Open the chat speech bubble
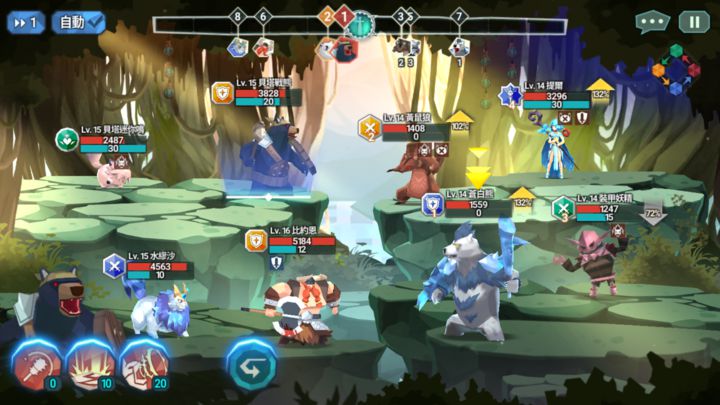Viewport: 720px width, 405px height. 653,21
